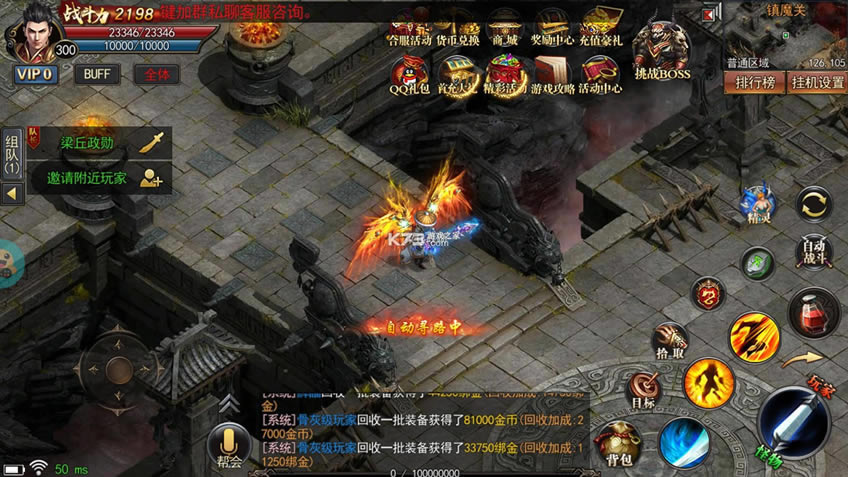Open the VIP 0 panel
This screenshot has width=848, height=477.
35,74
